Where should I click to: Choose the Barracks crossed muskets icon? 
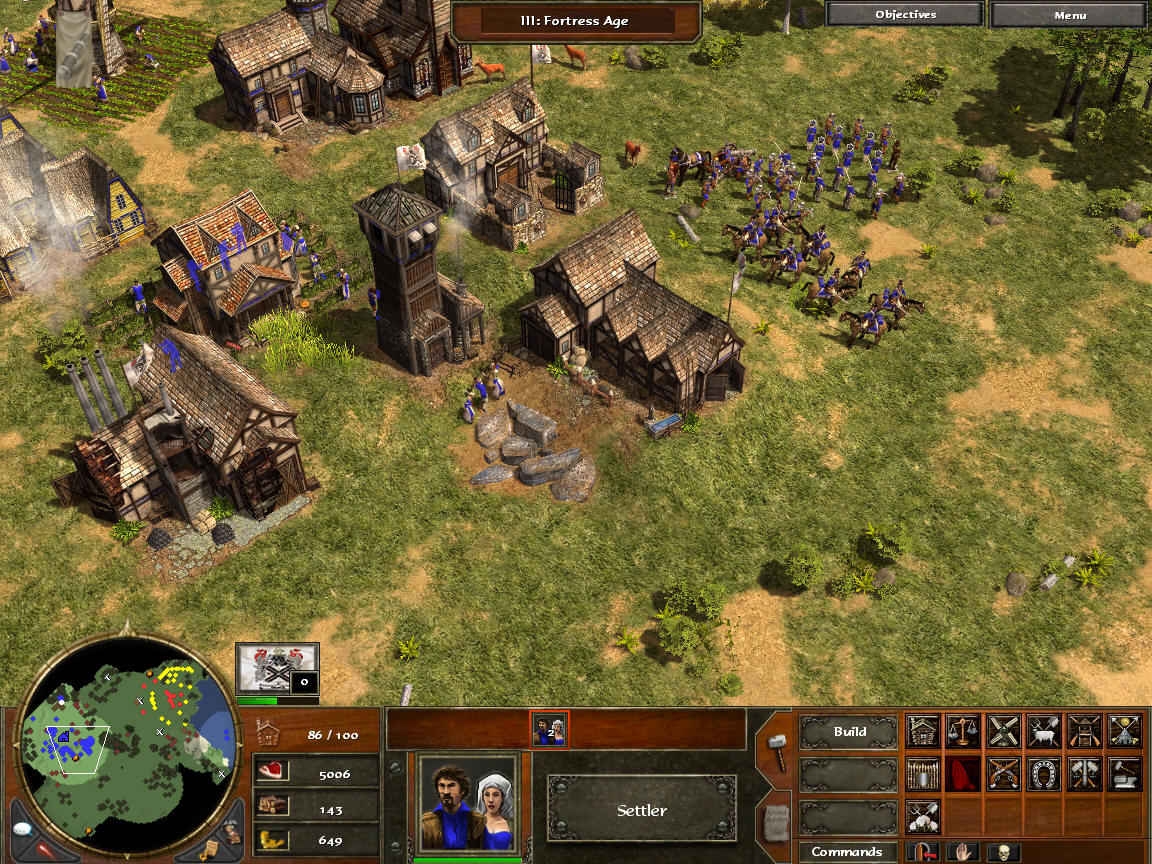tap(1003, 773)
